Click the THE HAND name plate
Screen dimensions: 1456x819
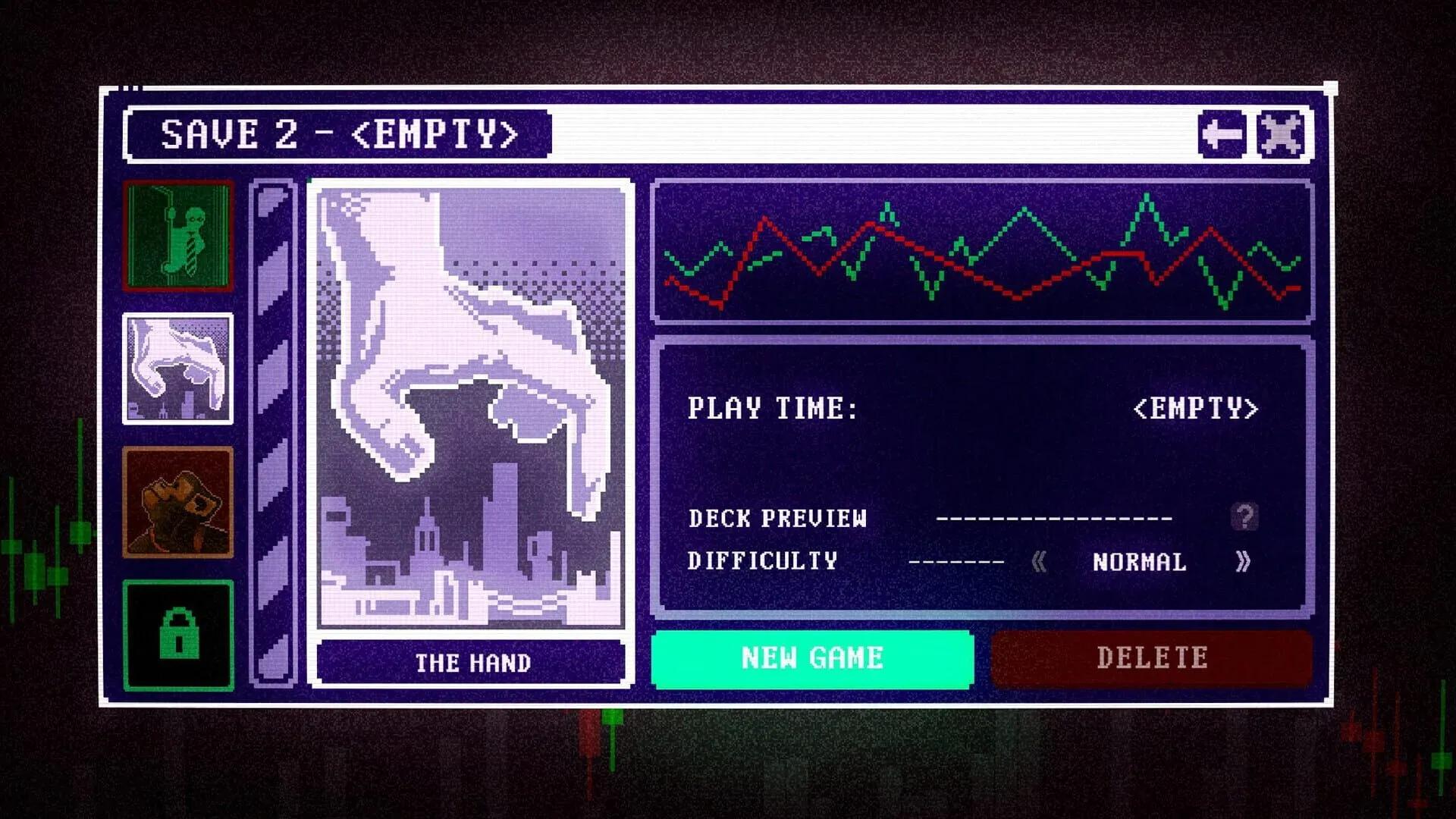pyautogui.click(x=470, y=662)
